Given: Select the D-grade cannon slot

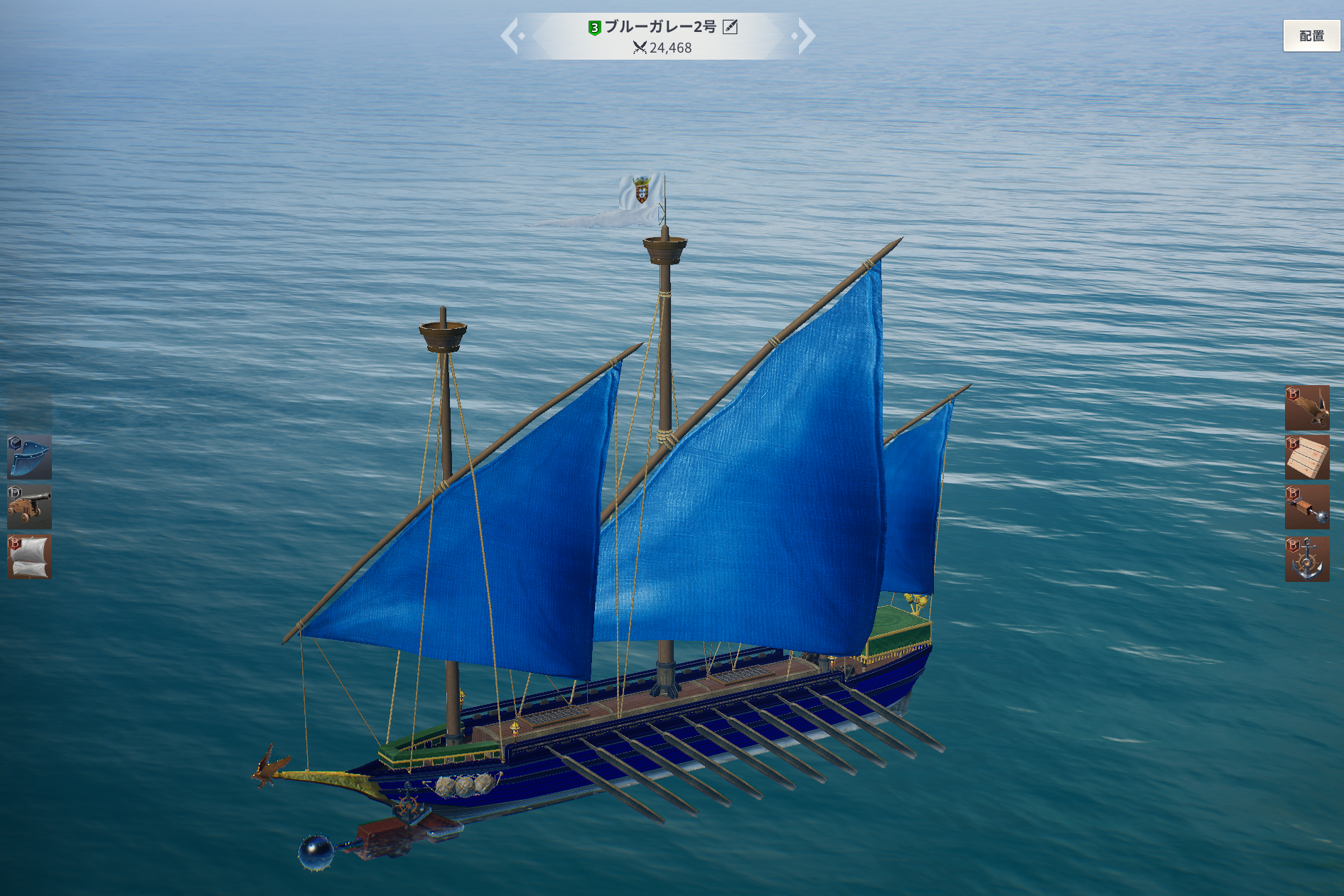Looking at the screenshot, I should pos(29,507).
